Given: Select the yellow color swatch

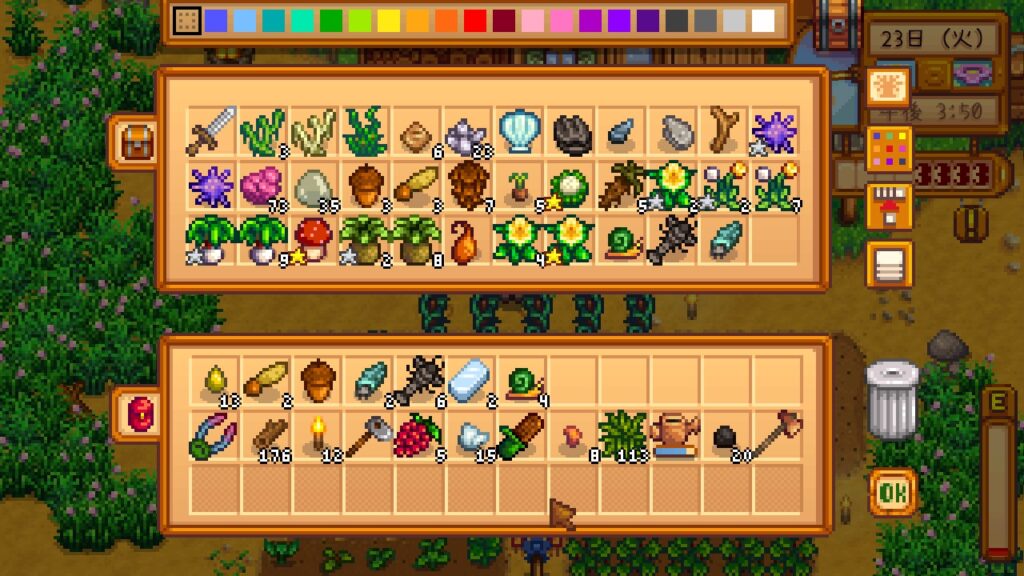Looking at the screenshot, I should [388, 21].
